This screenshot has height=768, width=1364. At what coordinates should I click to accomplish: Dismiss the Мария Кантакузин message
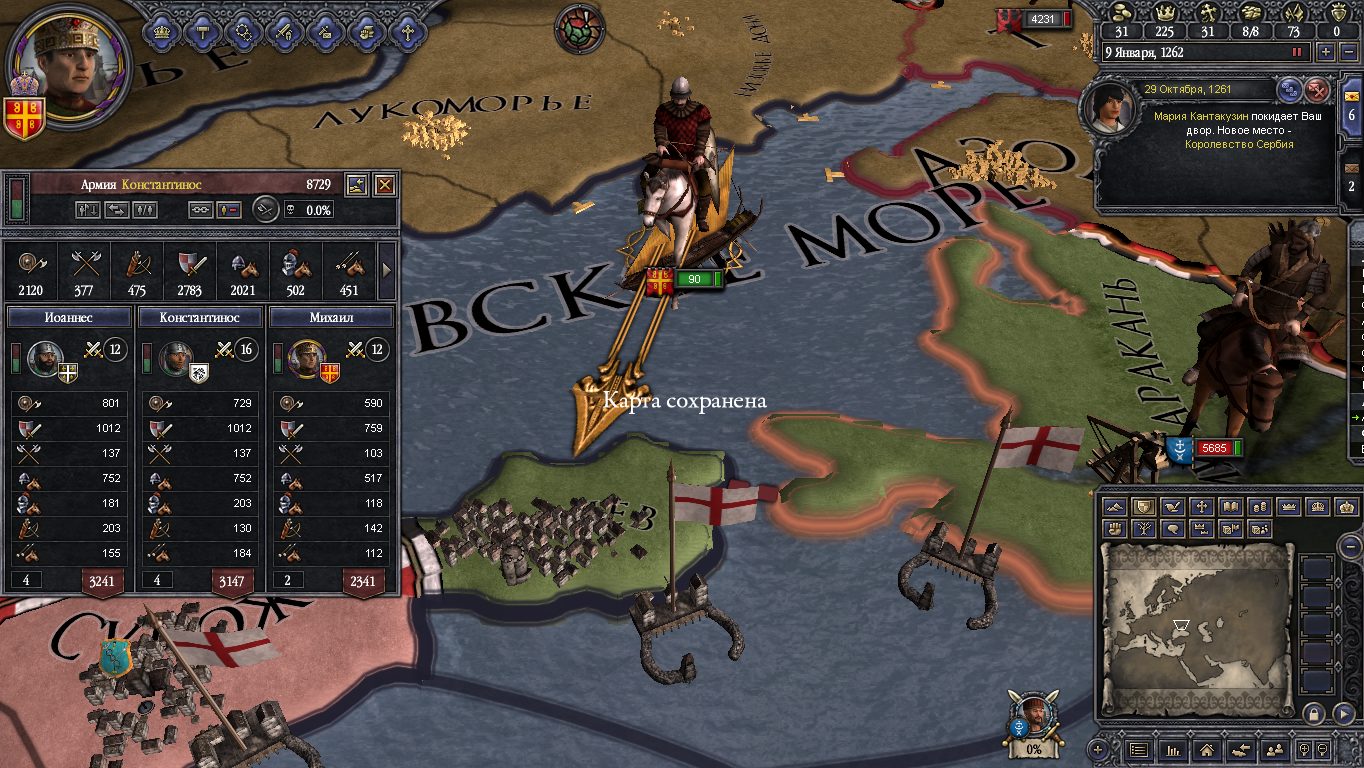(x=1317, y=90)
